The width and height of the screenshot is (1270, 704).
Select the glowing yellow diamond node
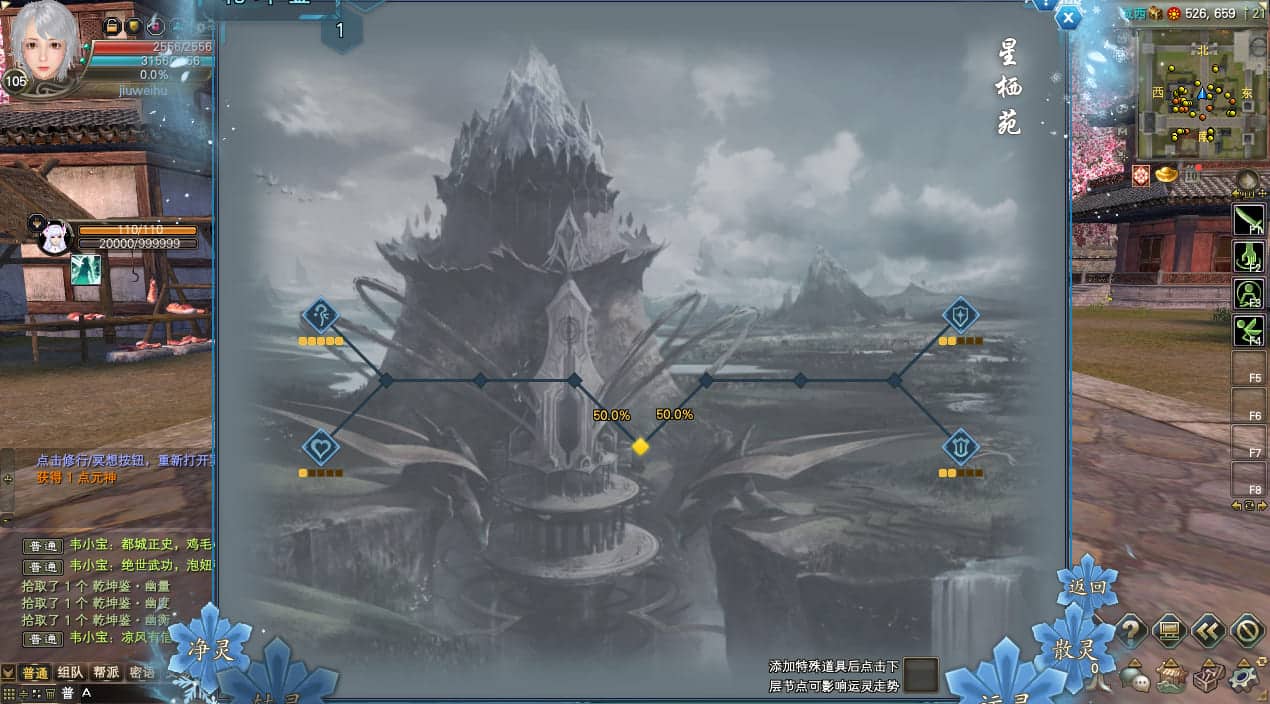[641, 446]
